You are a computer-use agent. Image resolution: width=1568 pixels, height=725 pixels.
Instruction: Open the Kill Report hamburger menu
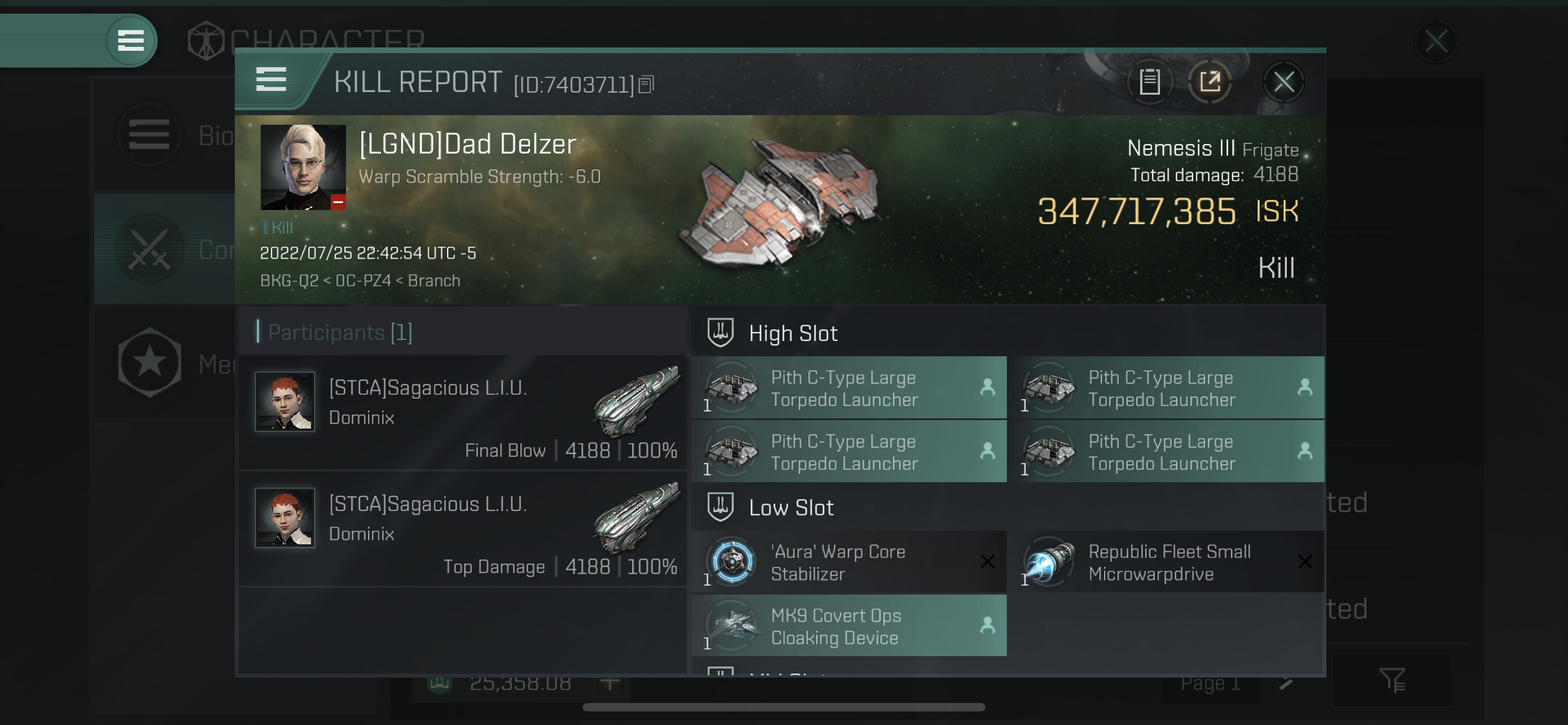tap(271, 80)
